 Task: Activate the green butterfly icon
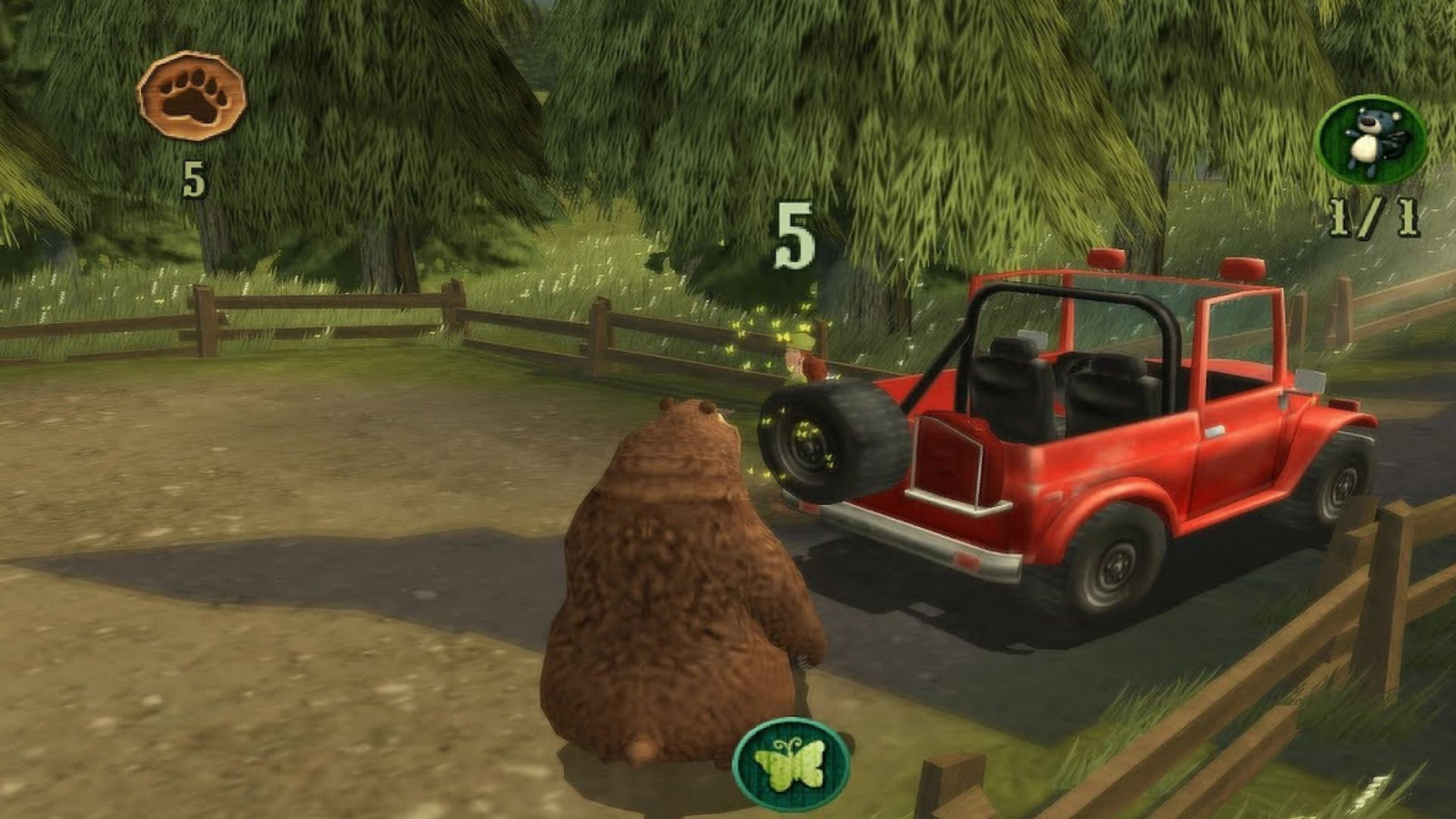pyautogui.click(x=792, y=762)
